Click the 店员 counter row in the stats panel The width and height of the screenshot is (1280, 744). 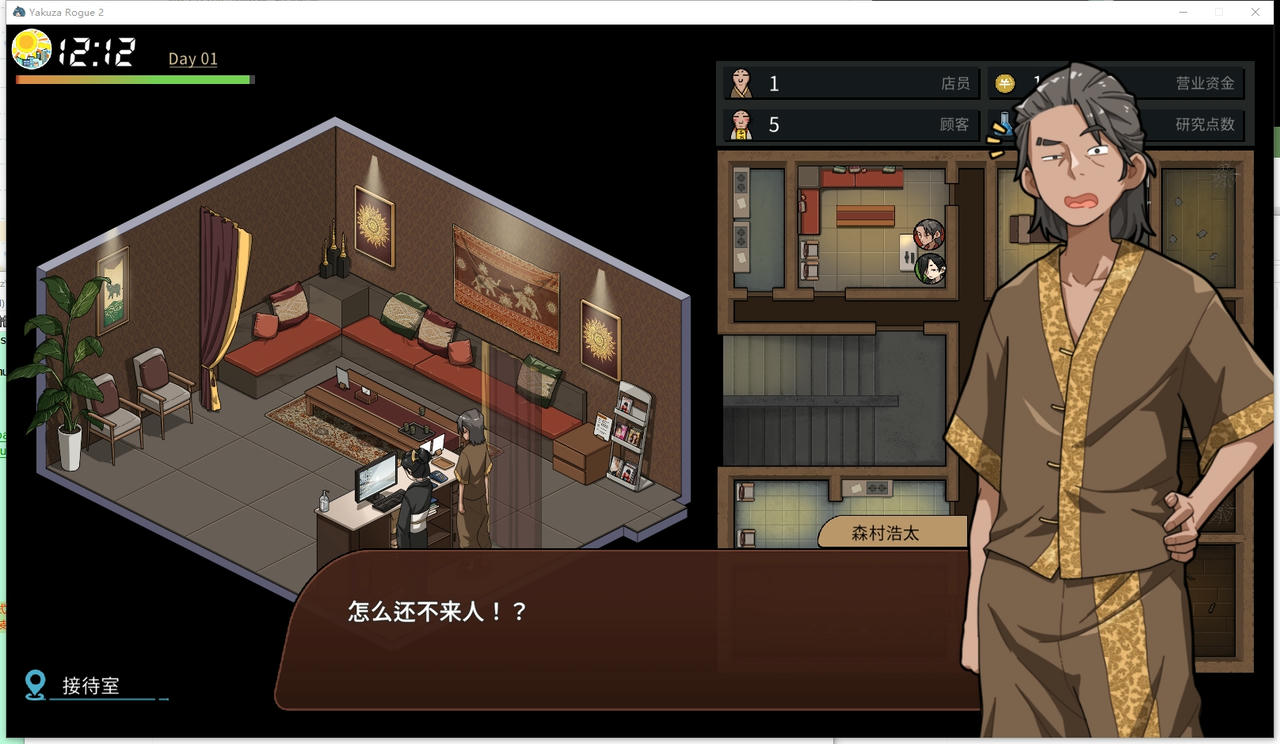850,83
